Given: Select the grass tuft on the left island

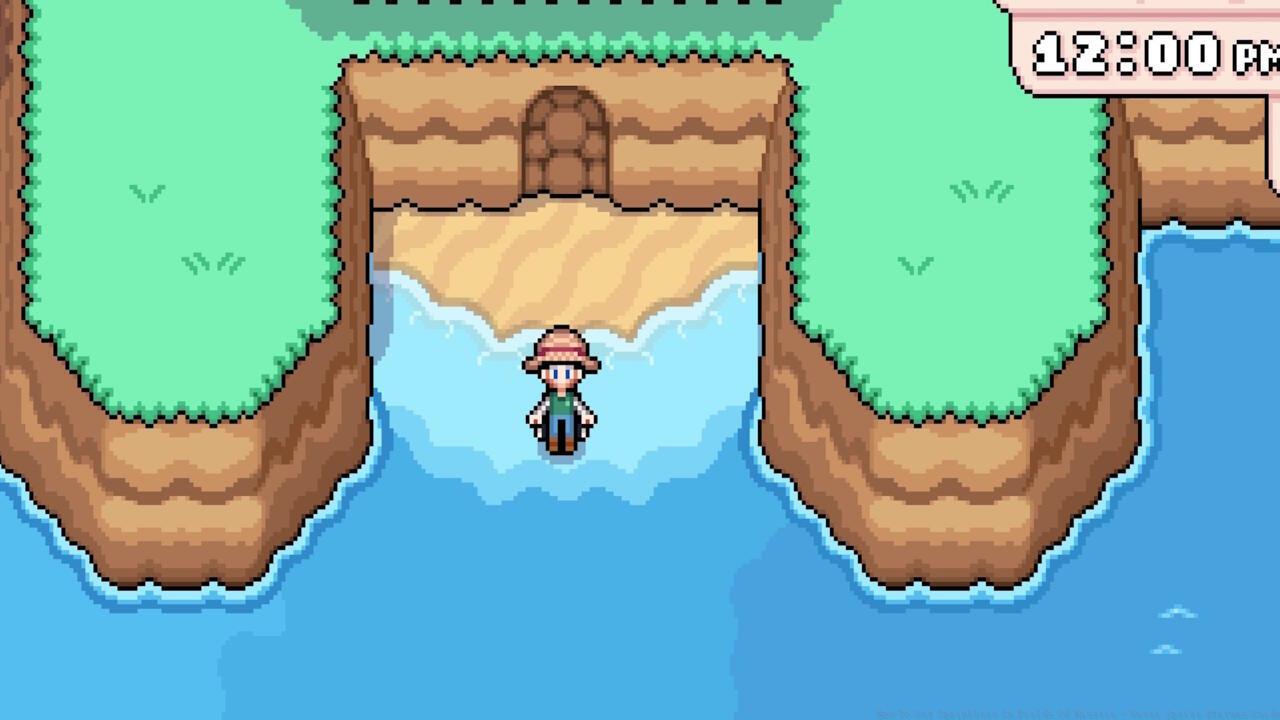Looking at the screenshot, I should tap(148, 192).
